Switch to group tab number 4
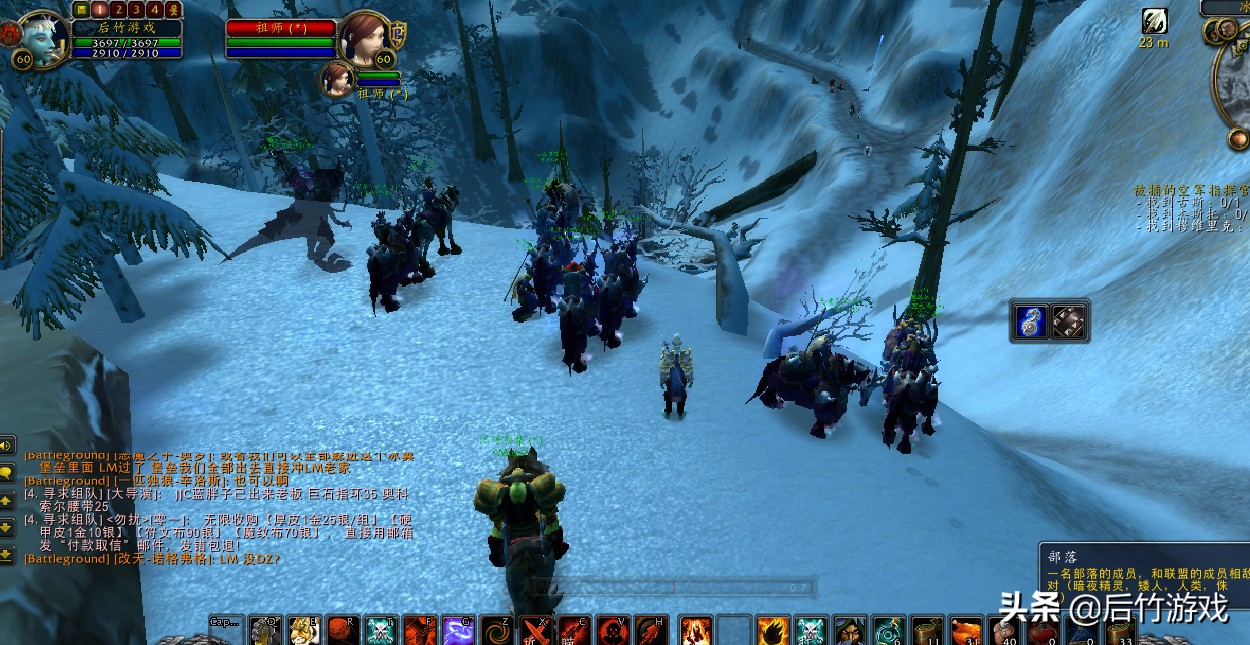Image resolution: width=1250 pixels, height=645 pixels. 155,10
